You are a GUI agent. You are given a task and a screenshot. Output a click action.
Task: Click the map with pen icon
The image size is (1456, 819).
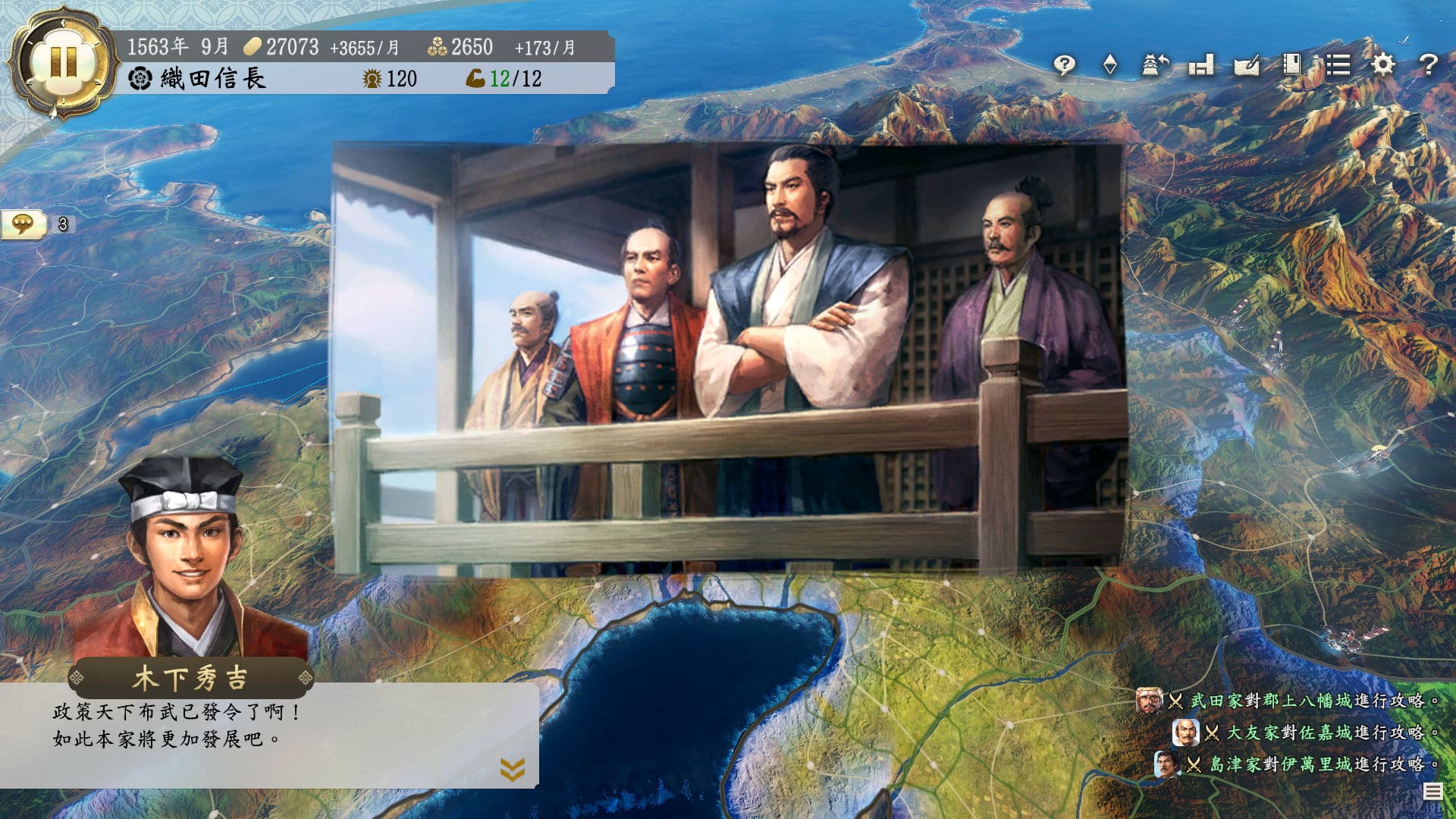(1247, 65)
